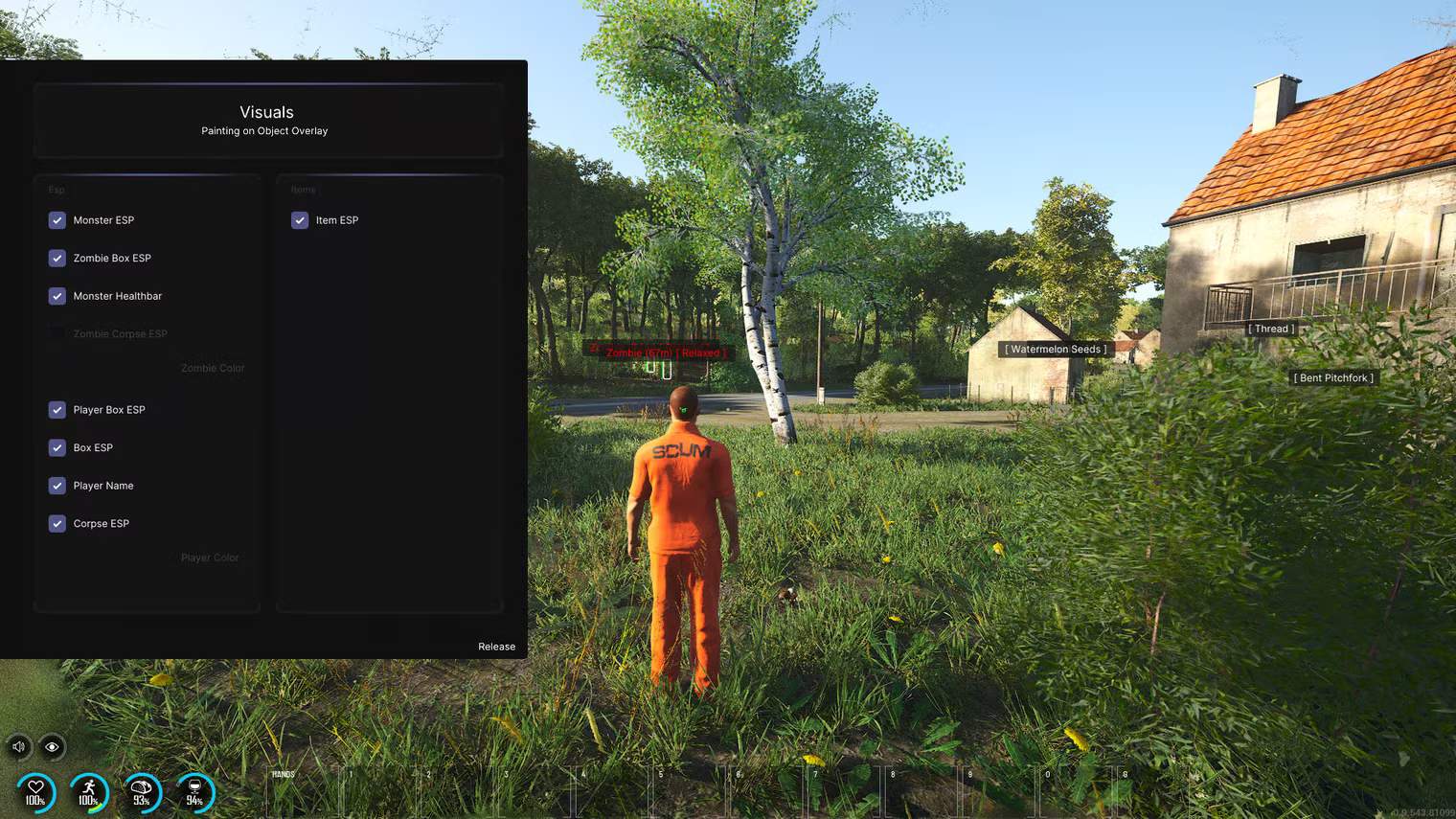
Task: Turn off the Player Name checkbox
Action: coord(57,486)
